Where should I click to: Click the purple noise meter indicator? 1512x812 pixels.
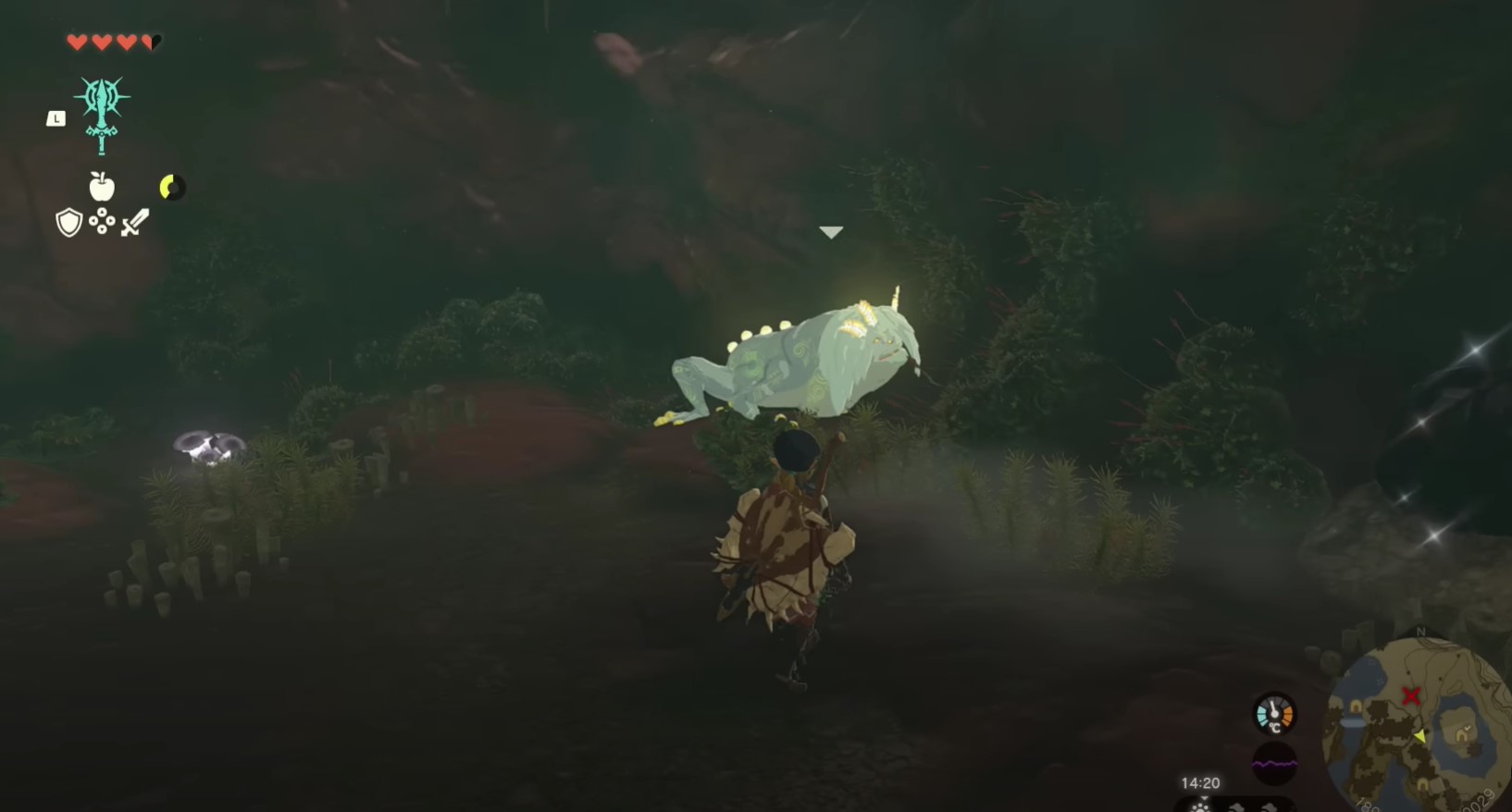pyautogui.click(x=1274, y=762)
